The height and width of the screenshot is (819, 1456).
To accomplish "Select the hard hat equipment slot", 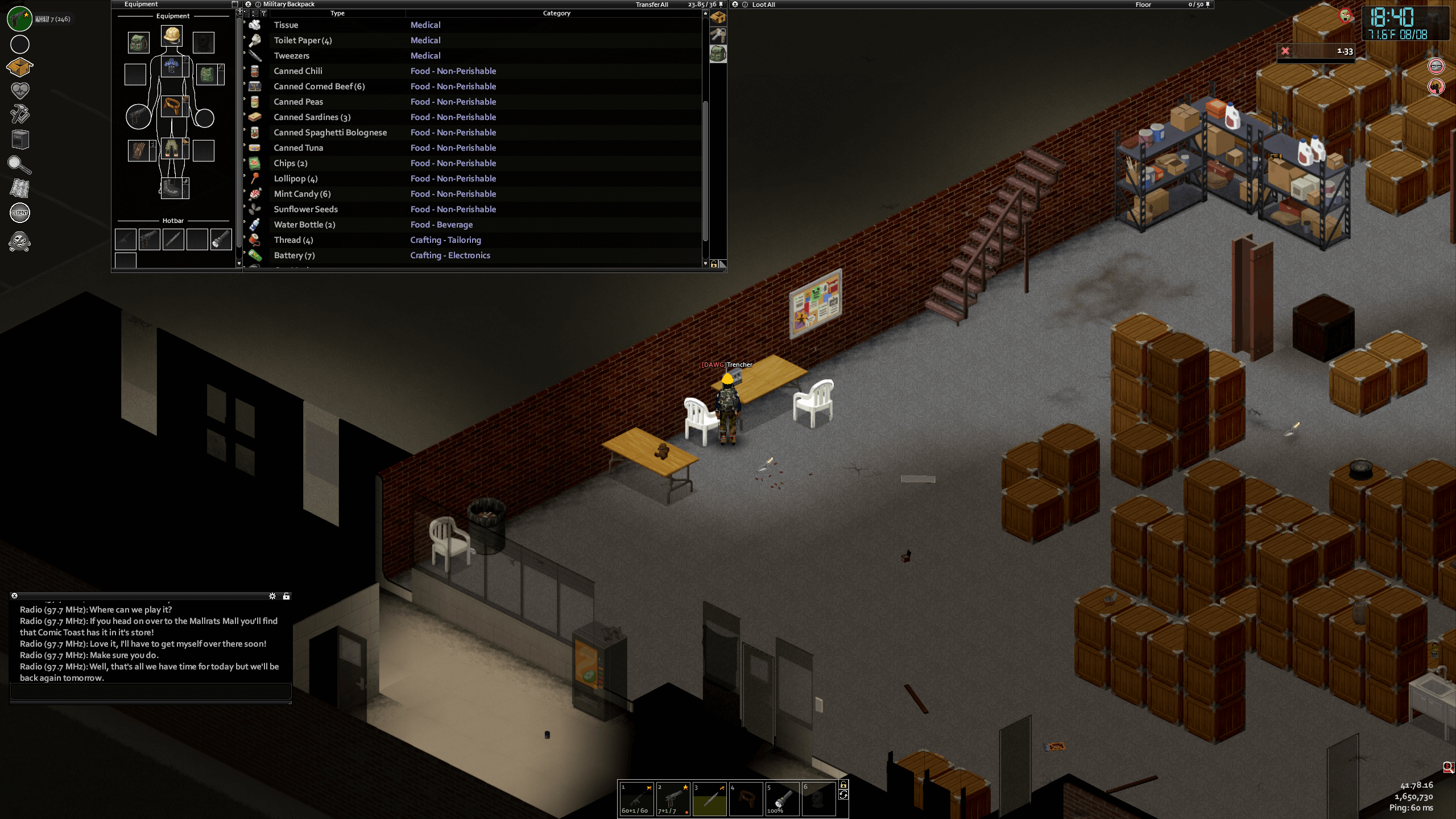I will tap(172, 36).
